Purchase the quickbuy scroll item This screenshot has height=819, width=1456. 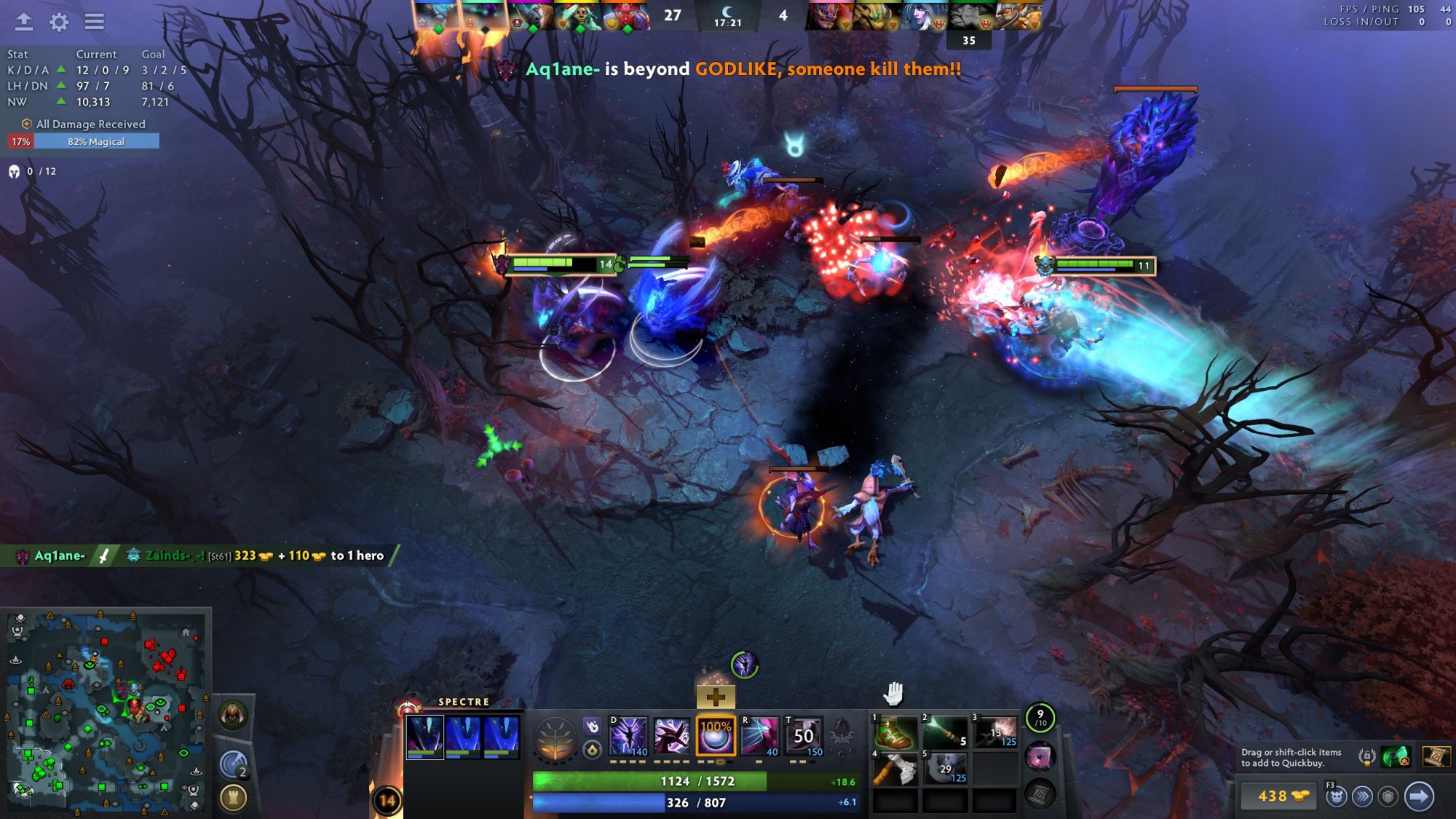[1436, 757]
